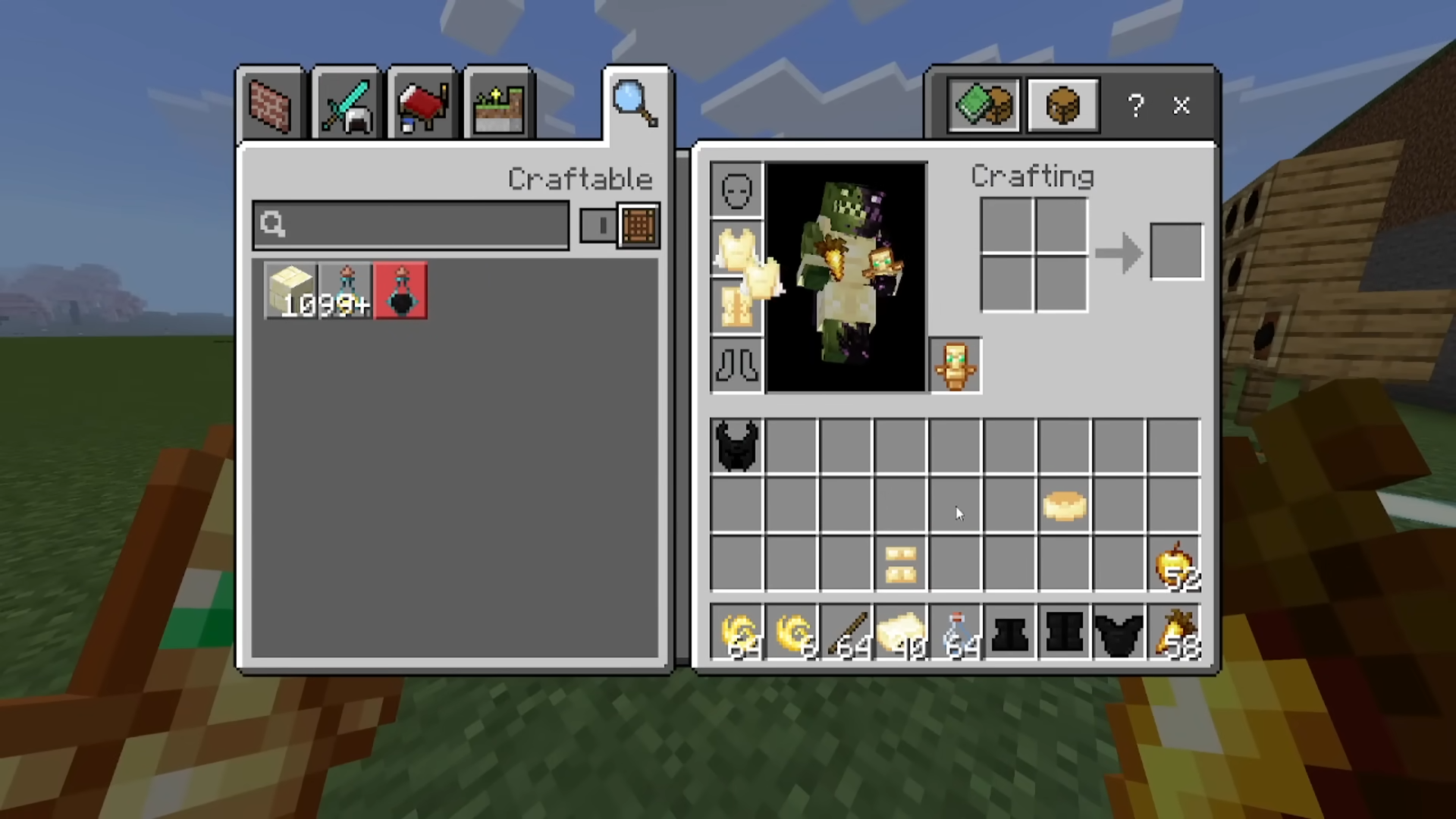Open the question mark help button
Viewport: 1456px width, 819px height.
(x=1135, y=105)
